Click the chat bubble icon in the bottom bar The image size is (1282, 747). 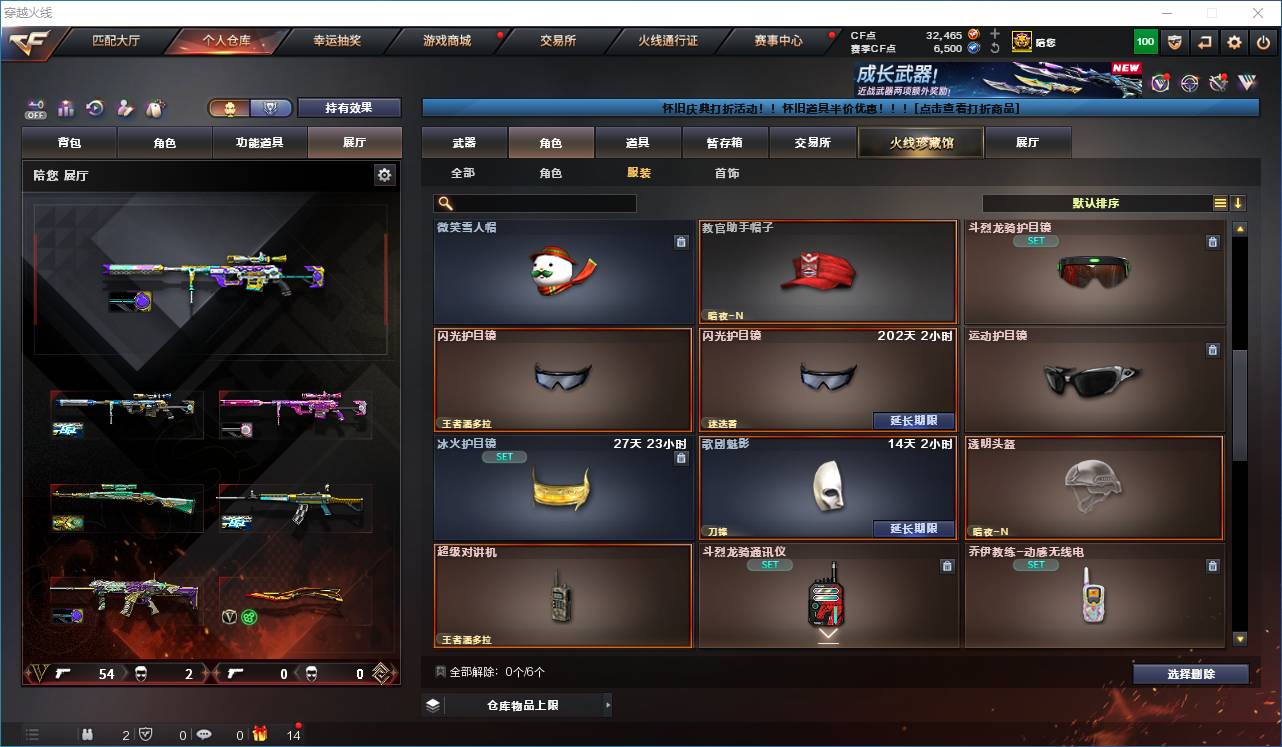click(x=203, y=735)
